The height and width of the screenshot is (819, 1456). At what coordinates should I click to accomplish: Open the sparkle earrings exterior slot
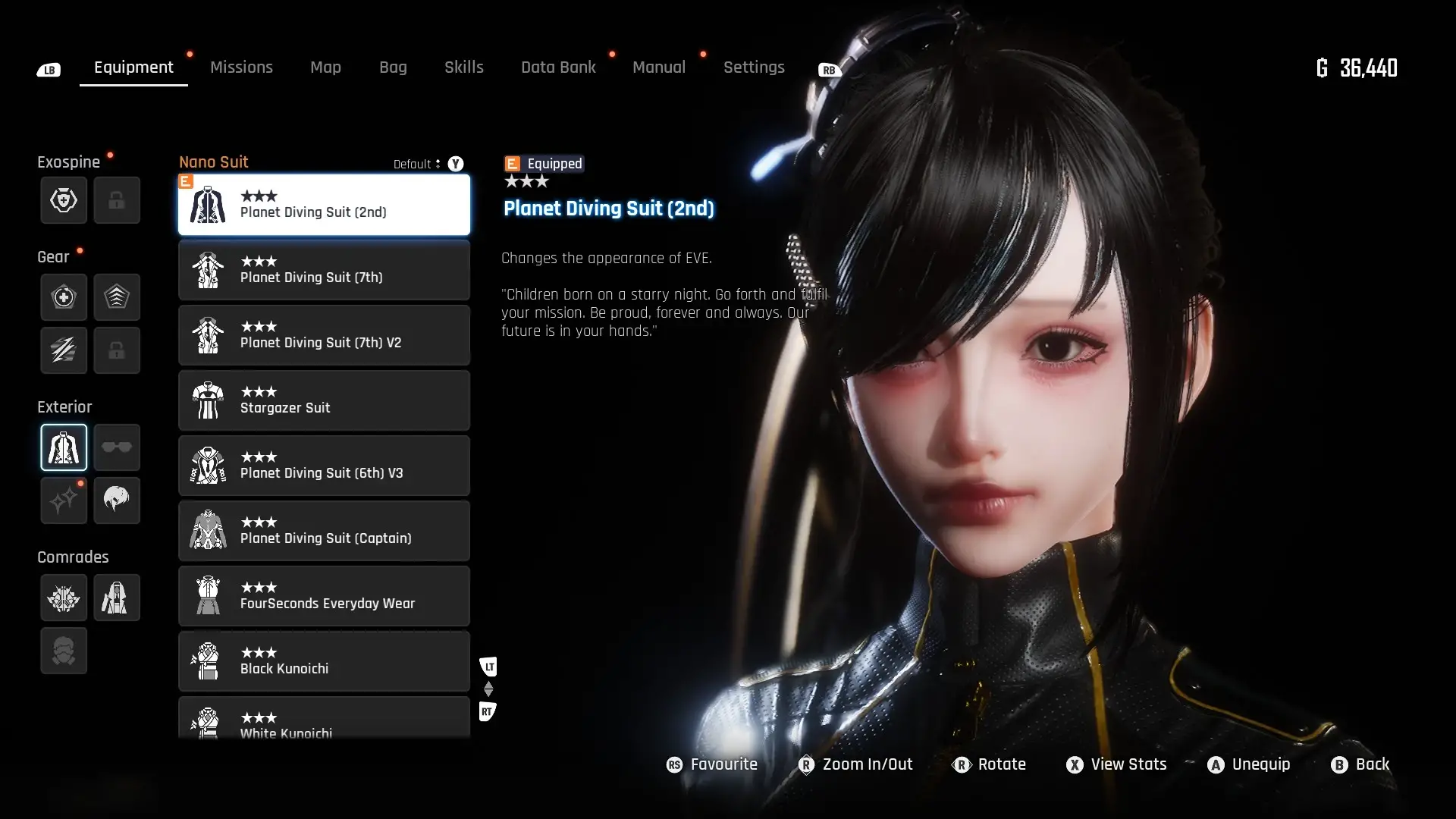tap(64, 500)
